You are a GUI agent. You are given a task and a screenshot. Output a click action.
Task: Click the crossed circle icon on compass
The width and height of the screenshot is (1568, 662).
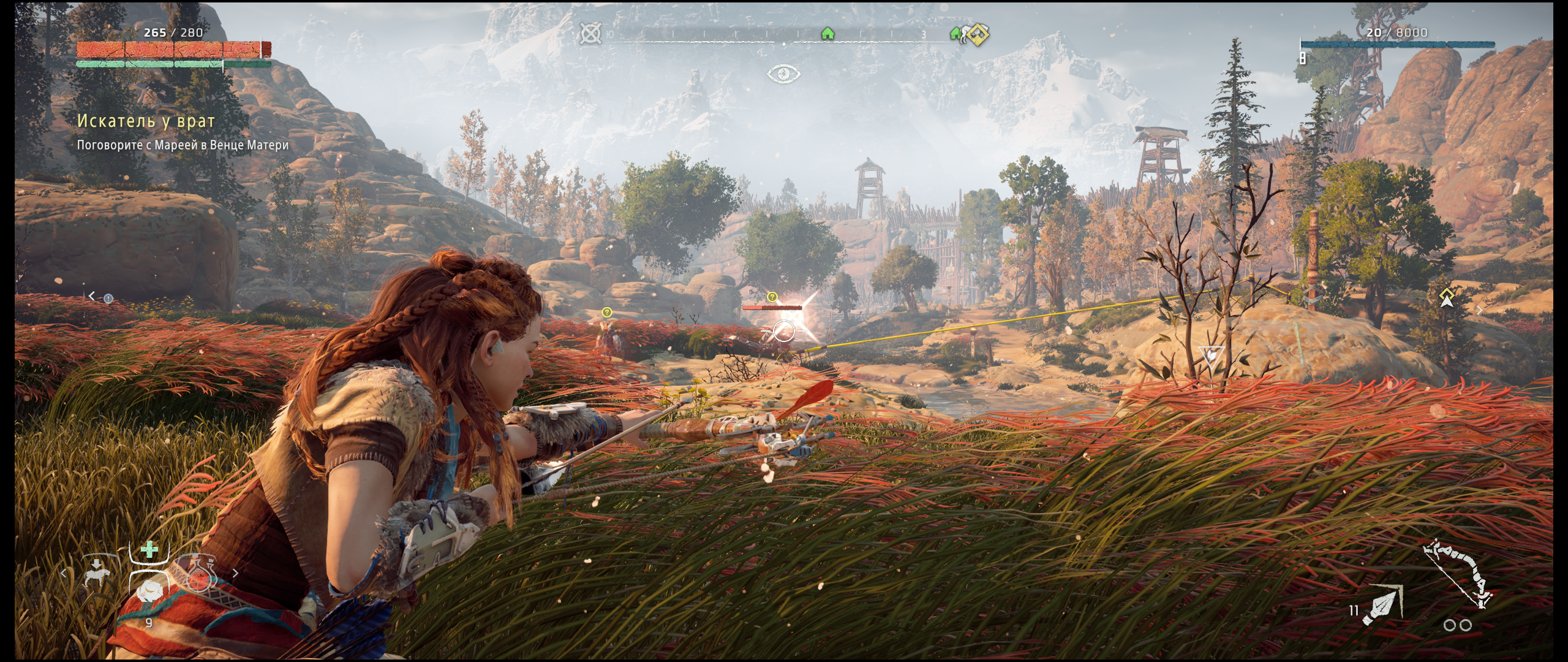[x=590, y=34]
